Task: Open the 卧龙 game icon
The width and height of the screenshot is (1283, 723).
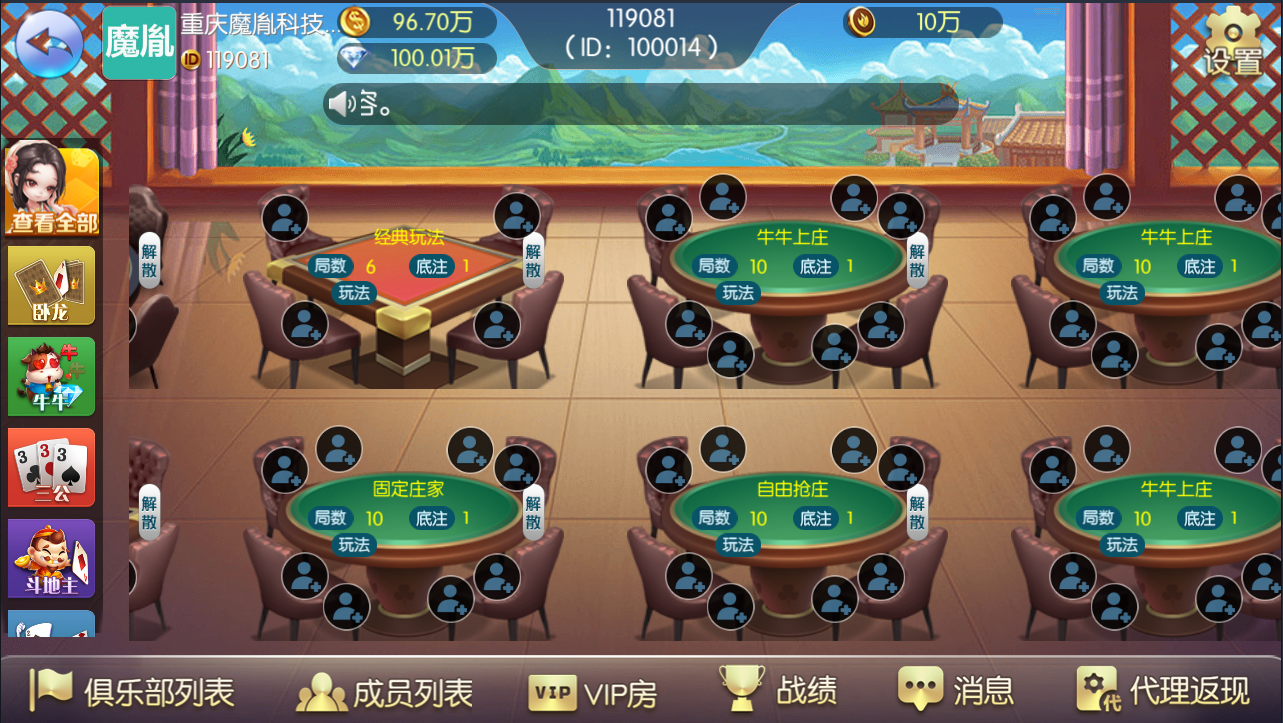Action: point(50,285)
